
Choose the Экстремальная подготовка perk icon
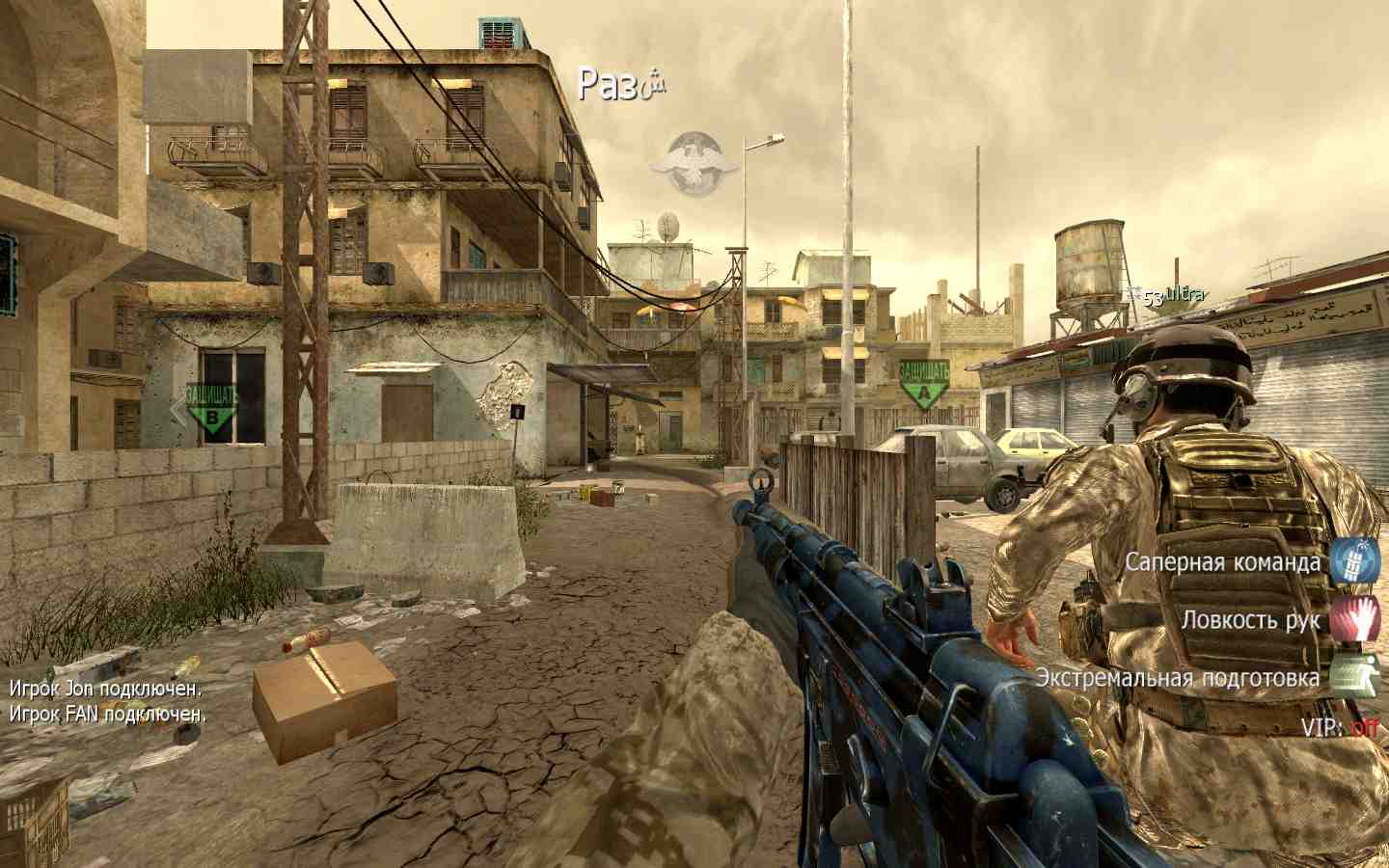coord(1355,675)
